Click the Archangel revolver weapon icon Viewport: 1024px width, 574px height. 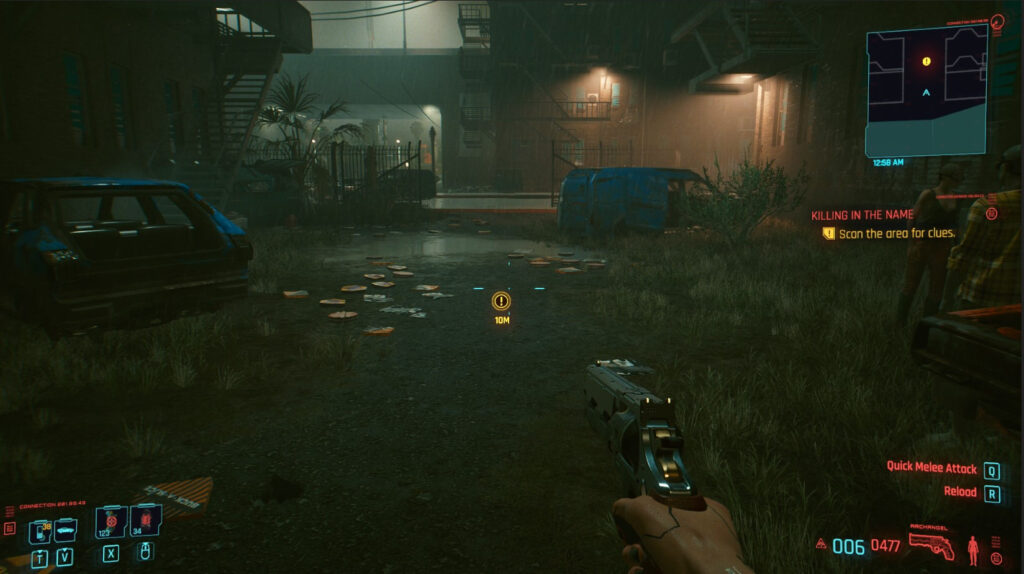click(931, 546)
